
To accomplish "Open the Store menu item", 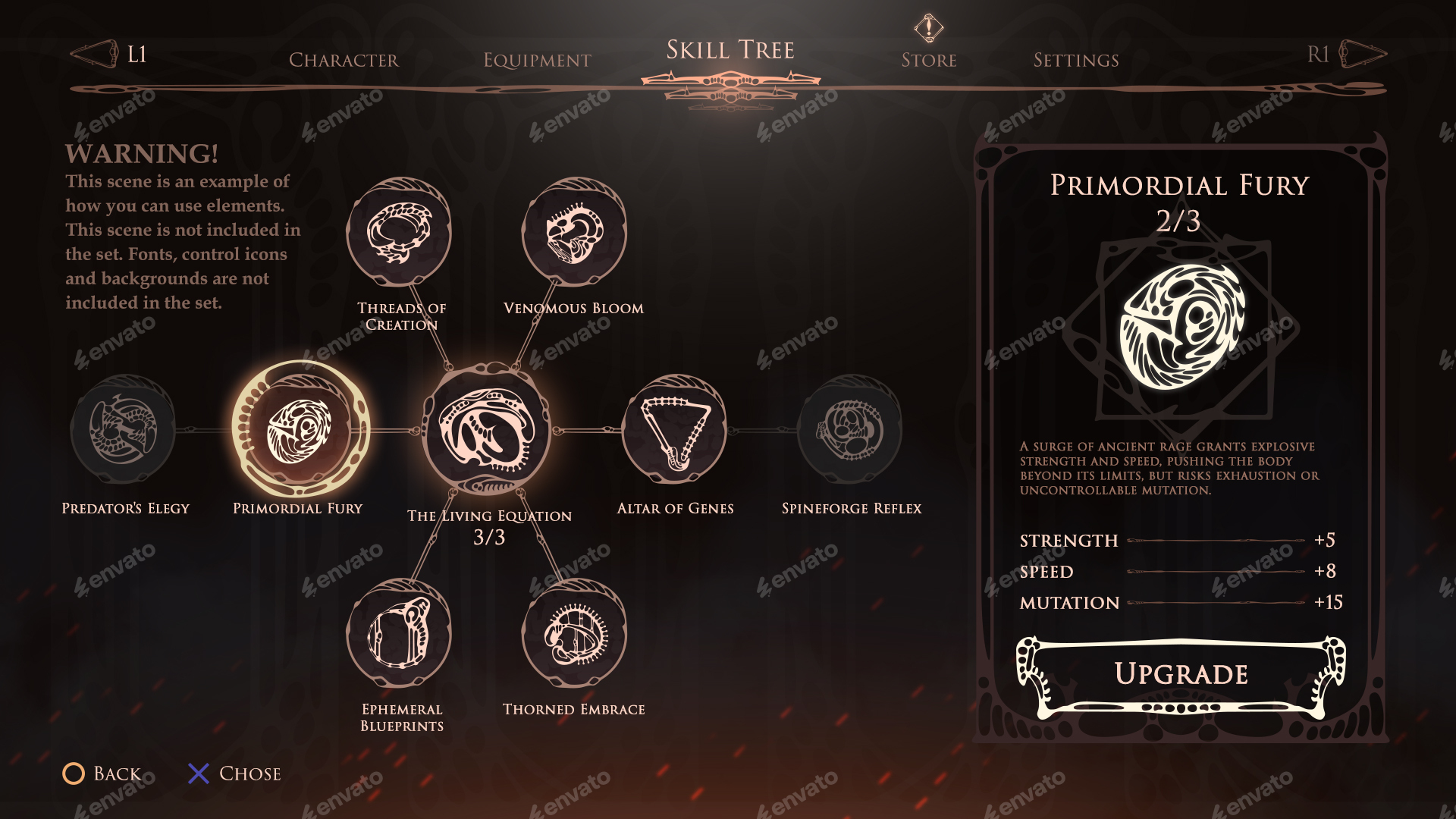I will click(x=928, y=60).
